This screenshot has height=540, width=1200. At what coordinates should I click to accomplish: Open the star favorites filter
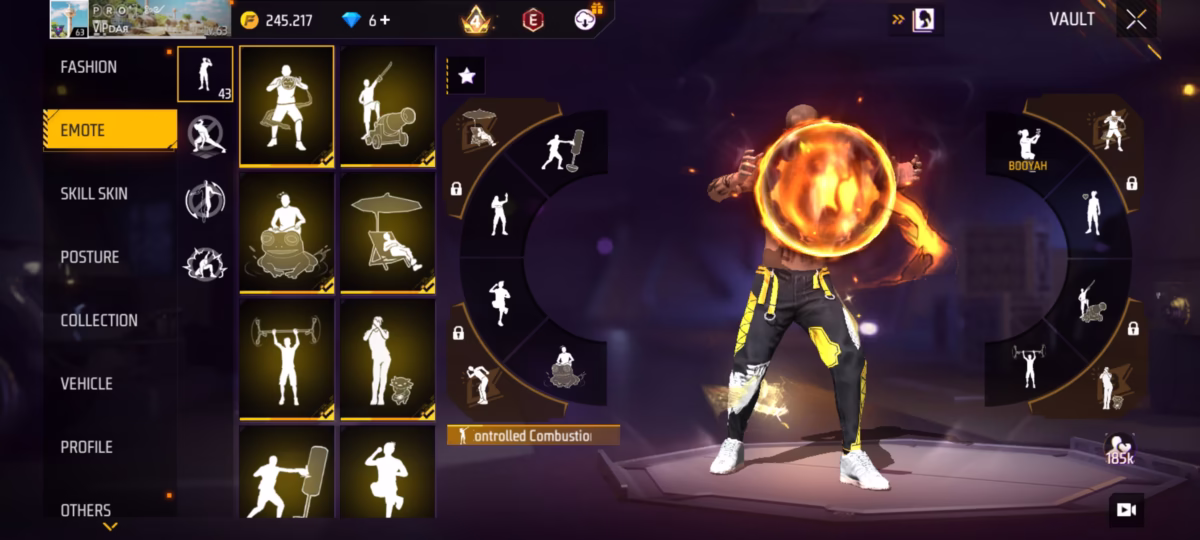(x=466, y=75)
